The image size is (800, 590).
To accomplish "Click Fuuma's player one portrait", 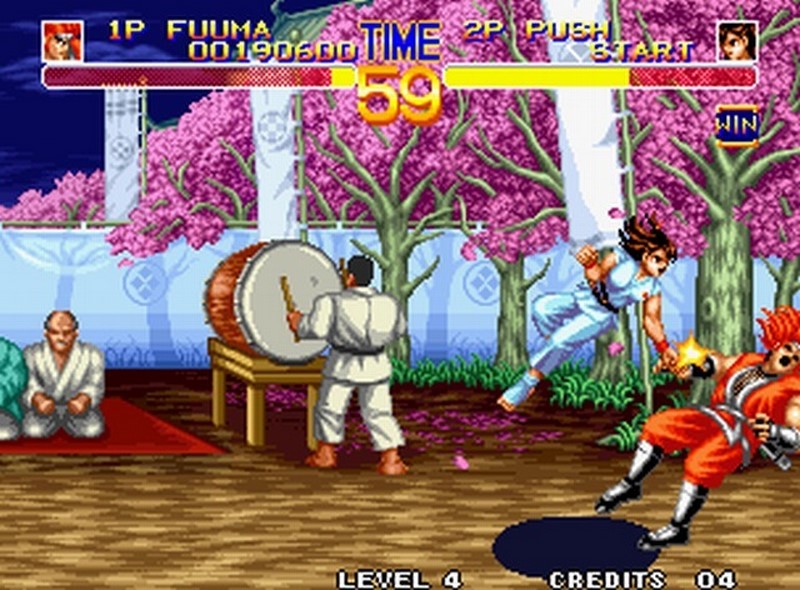I will [x=62, y=41].
